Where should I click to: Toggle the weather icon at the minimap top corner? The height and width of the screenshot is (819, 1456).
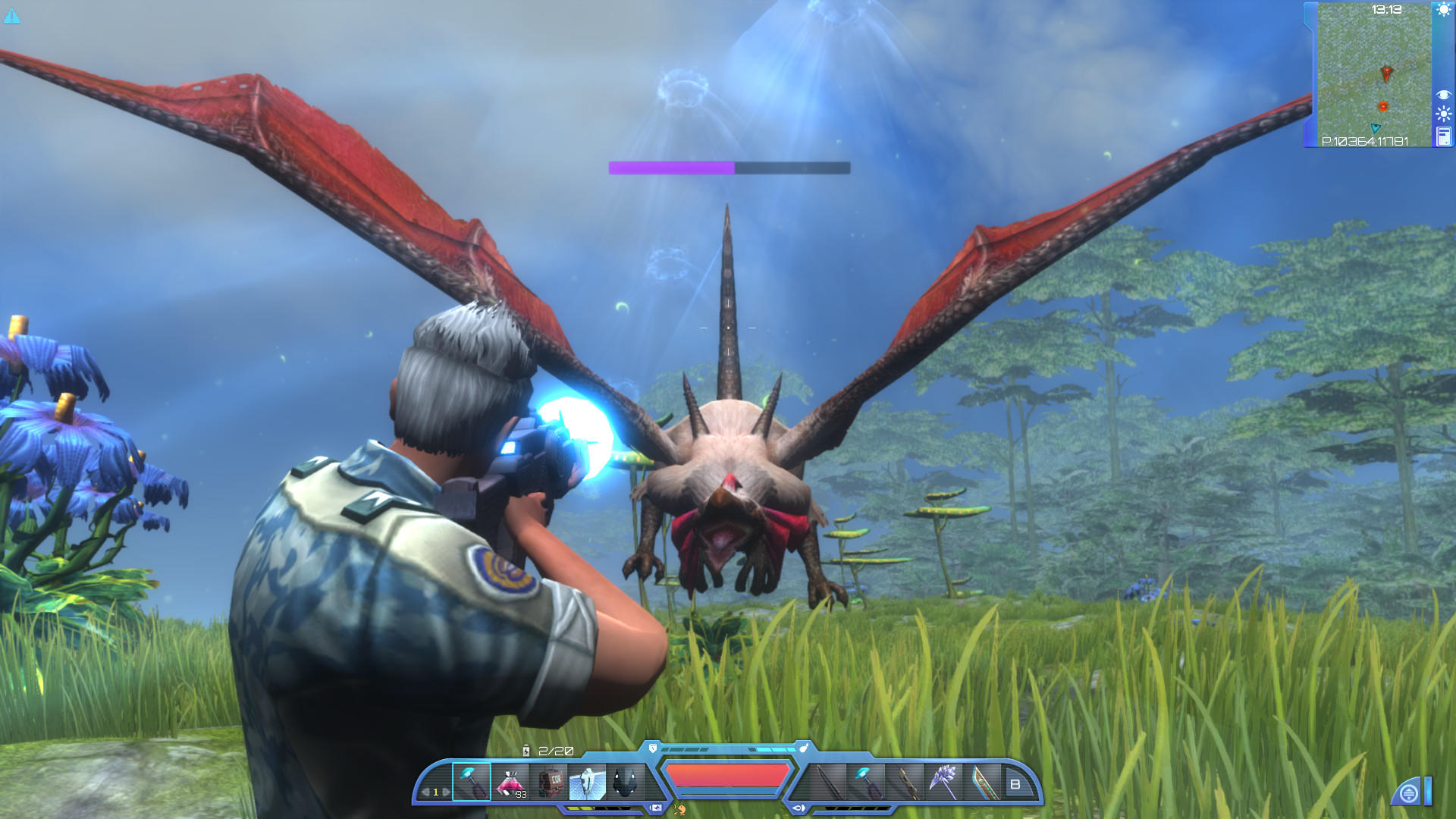[1443, 9]
